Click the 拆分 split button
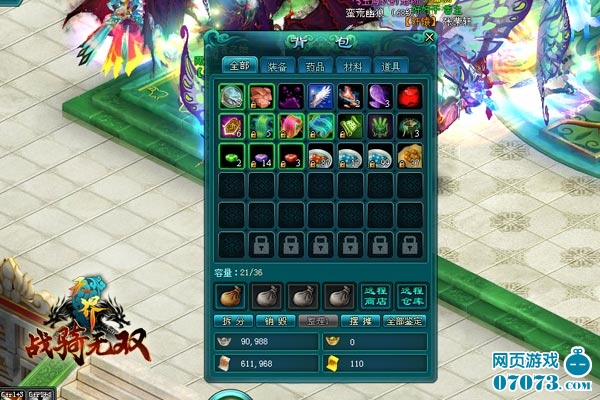 point(231,322)
